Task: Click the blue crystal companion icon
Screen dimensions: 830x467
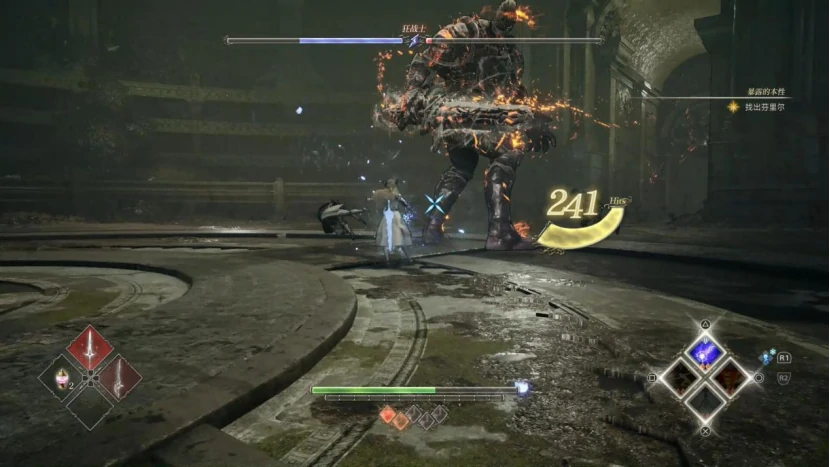Action: click(766, 357)
